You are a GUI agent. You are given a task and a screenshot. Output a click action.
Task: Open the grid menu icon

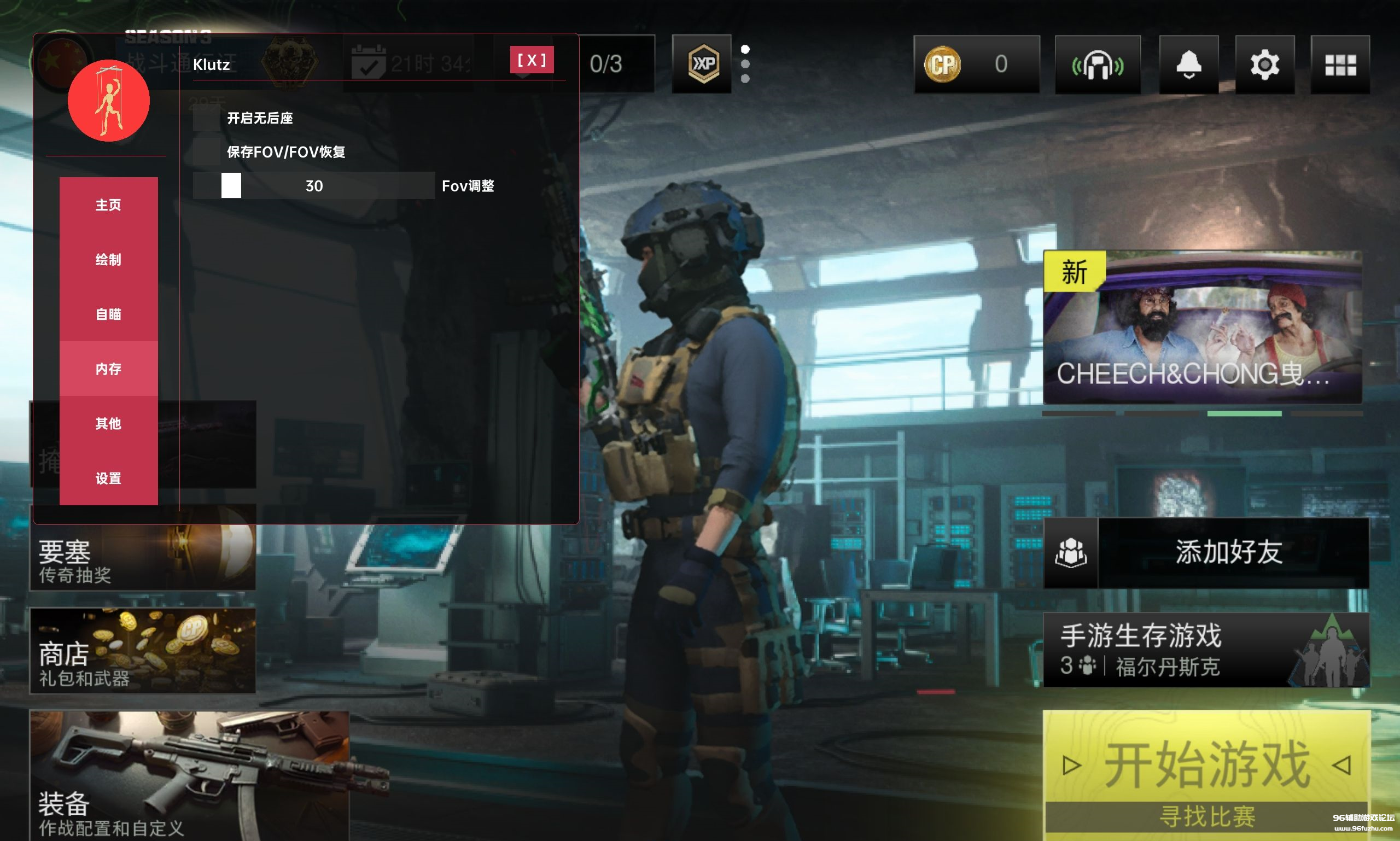point(1340,65)
